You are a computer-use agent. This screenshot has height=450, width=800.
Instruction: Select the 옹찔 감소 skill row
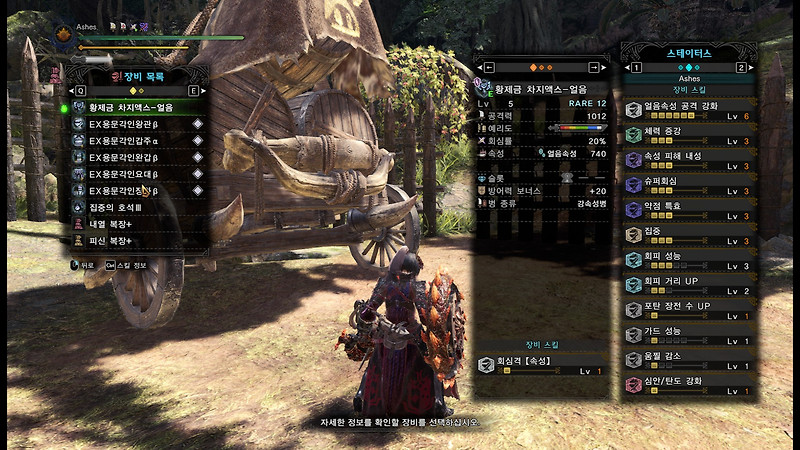click(x=688, y=360)
